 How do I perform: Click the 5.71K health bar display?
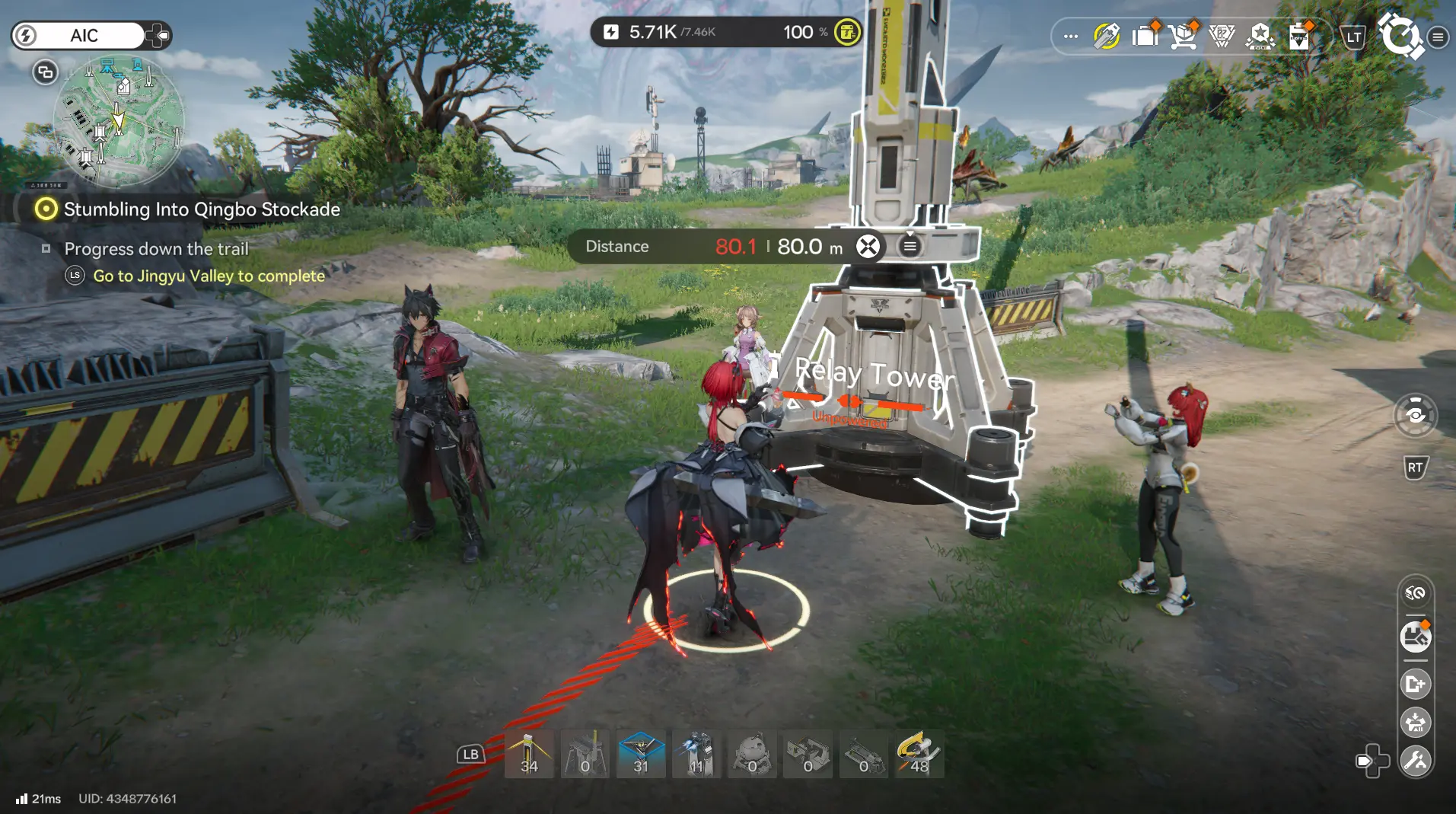pos(661,33)
